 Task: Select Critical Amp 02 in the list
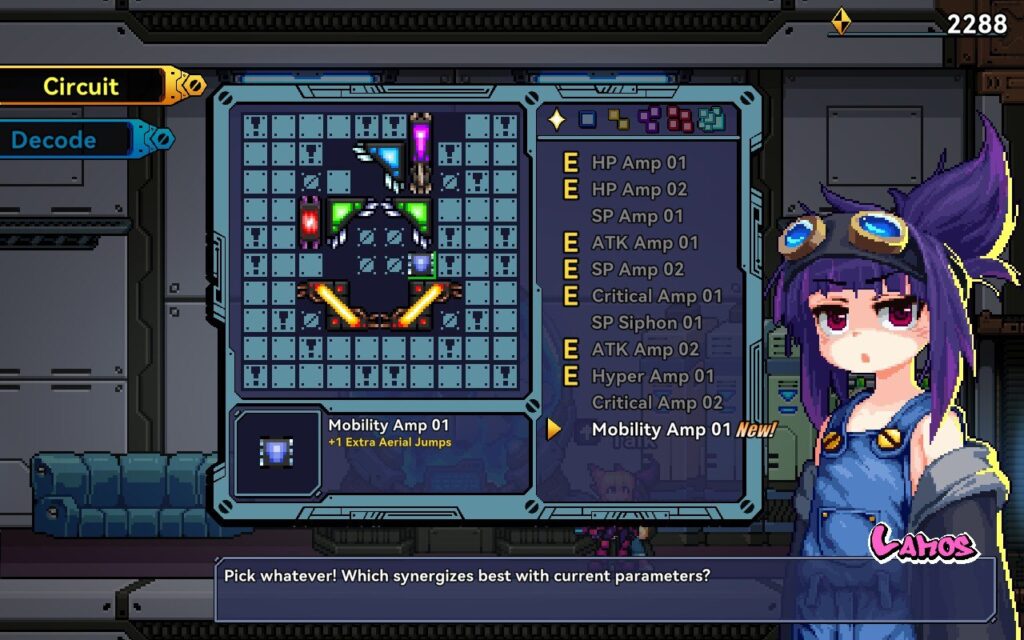tap(656, 403)
